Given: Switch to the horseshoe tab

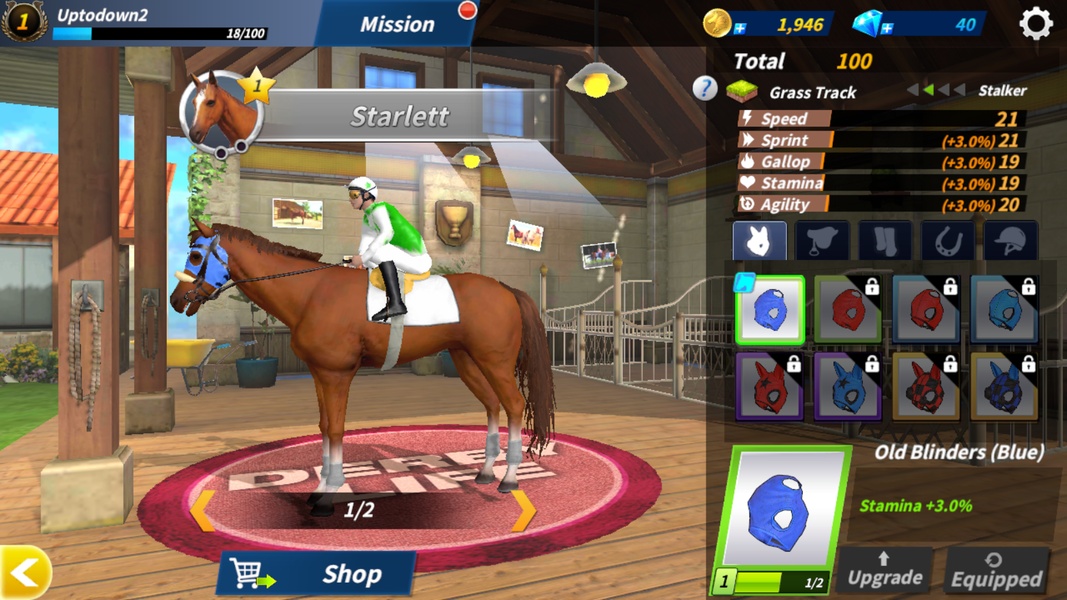Looking at the screenshot, I should click(947, 241).
